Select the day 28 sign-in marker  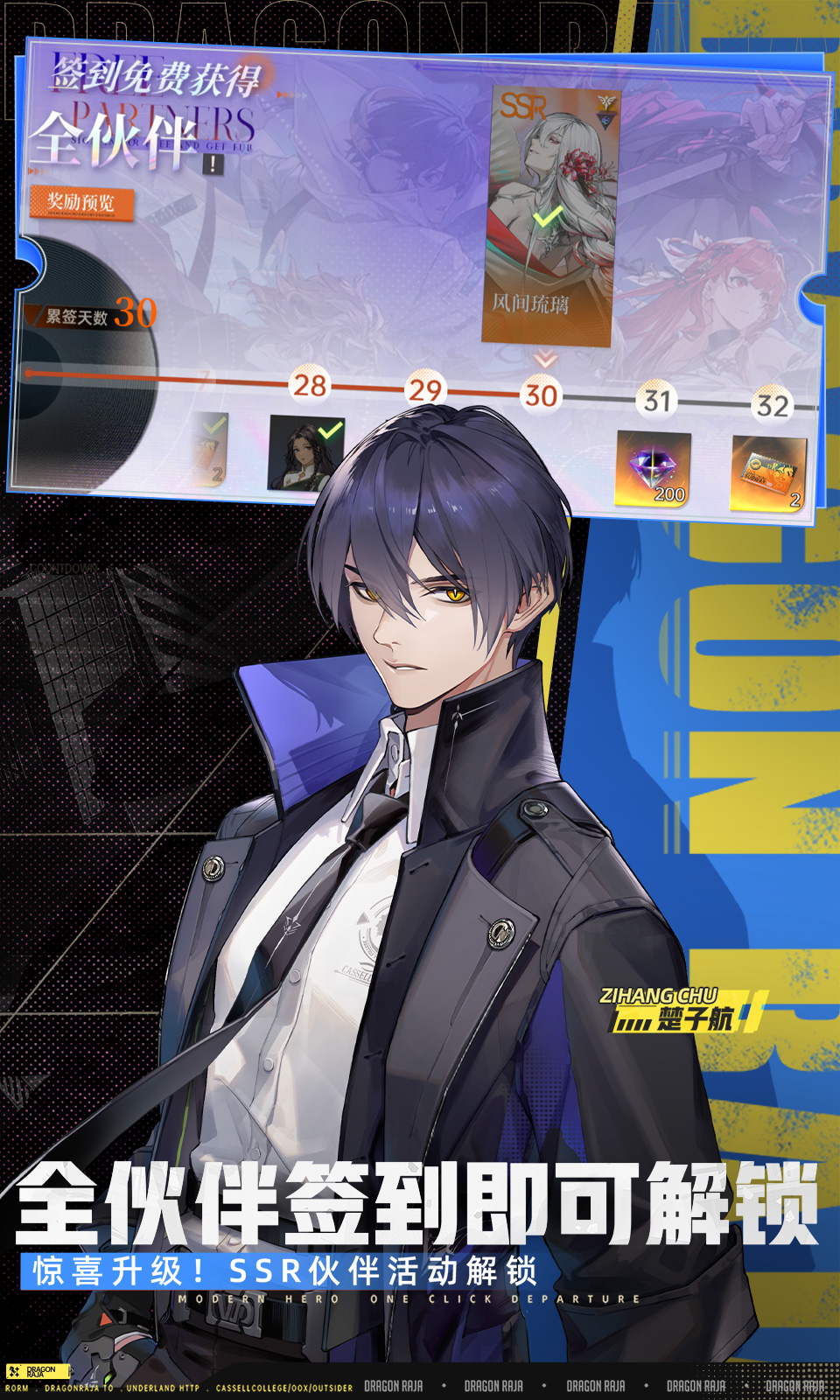point(310,385)
